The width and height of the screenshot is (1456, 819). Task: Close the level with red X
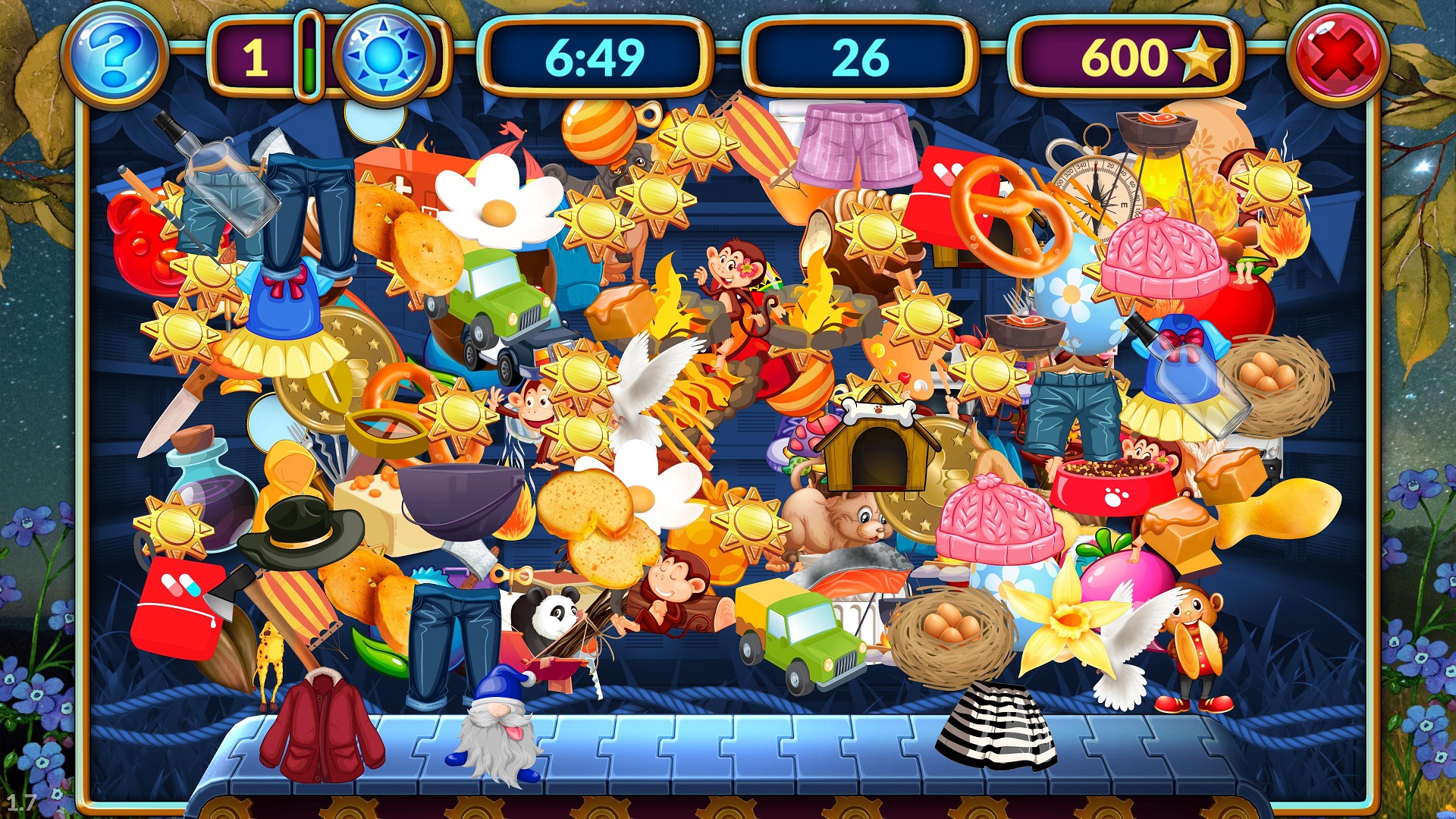pos(1338,57)
